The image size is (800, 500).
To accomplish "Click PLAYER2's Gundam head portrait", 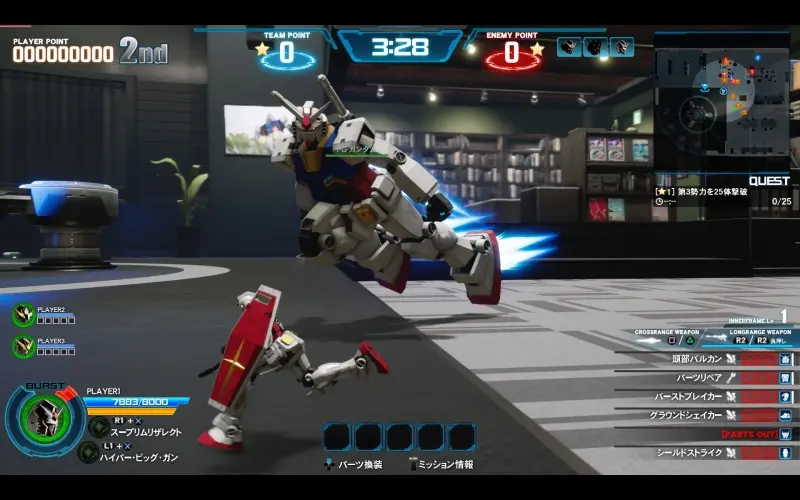I will (23, 315).
